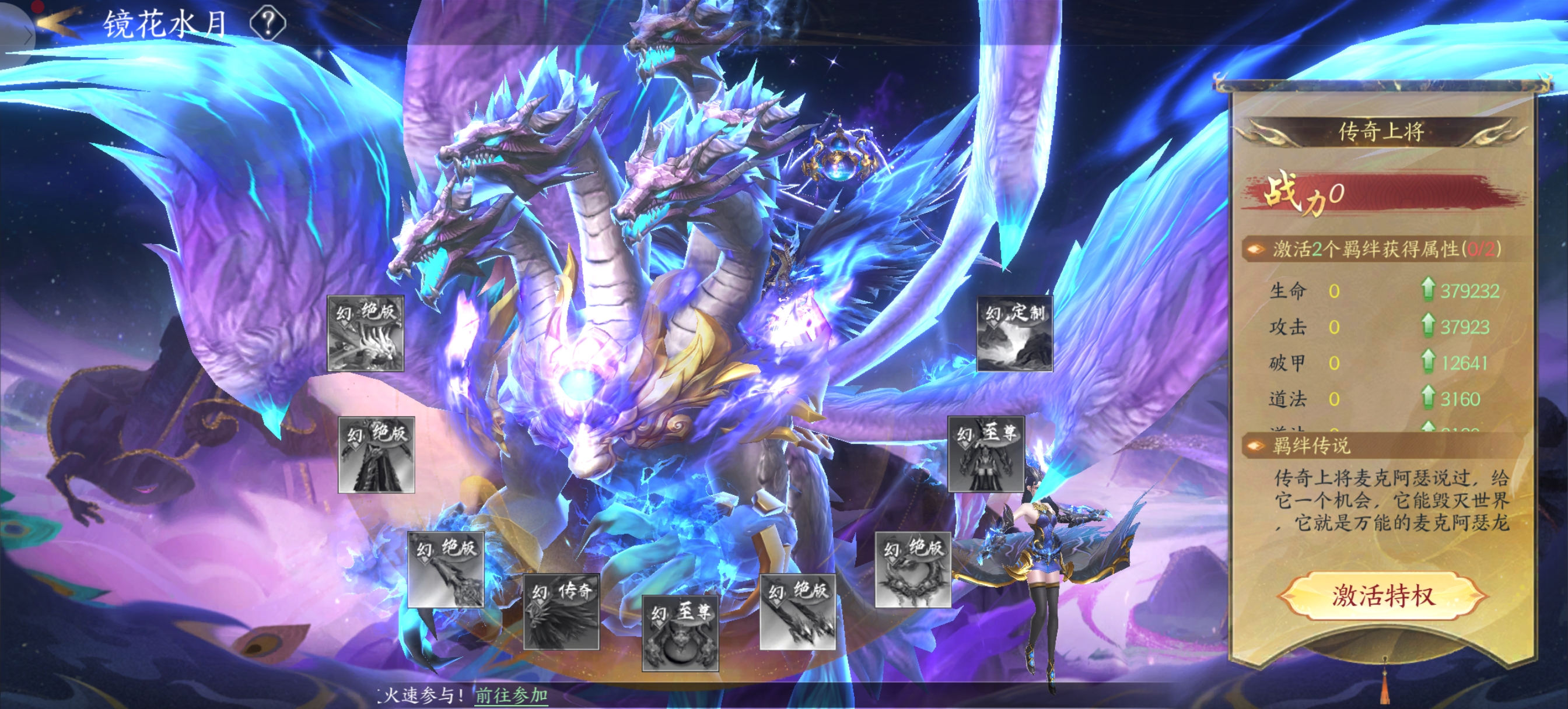This screenshot has width=1568, height=709.
Task: Pick the 幻绝版 dark cloak slot
Action: tap(376, 455)
